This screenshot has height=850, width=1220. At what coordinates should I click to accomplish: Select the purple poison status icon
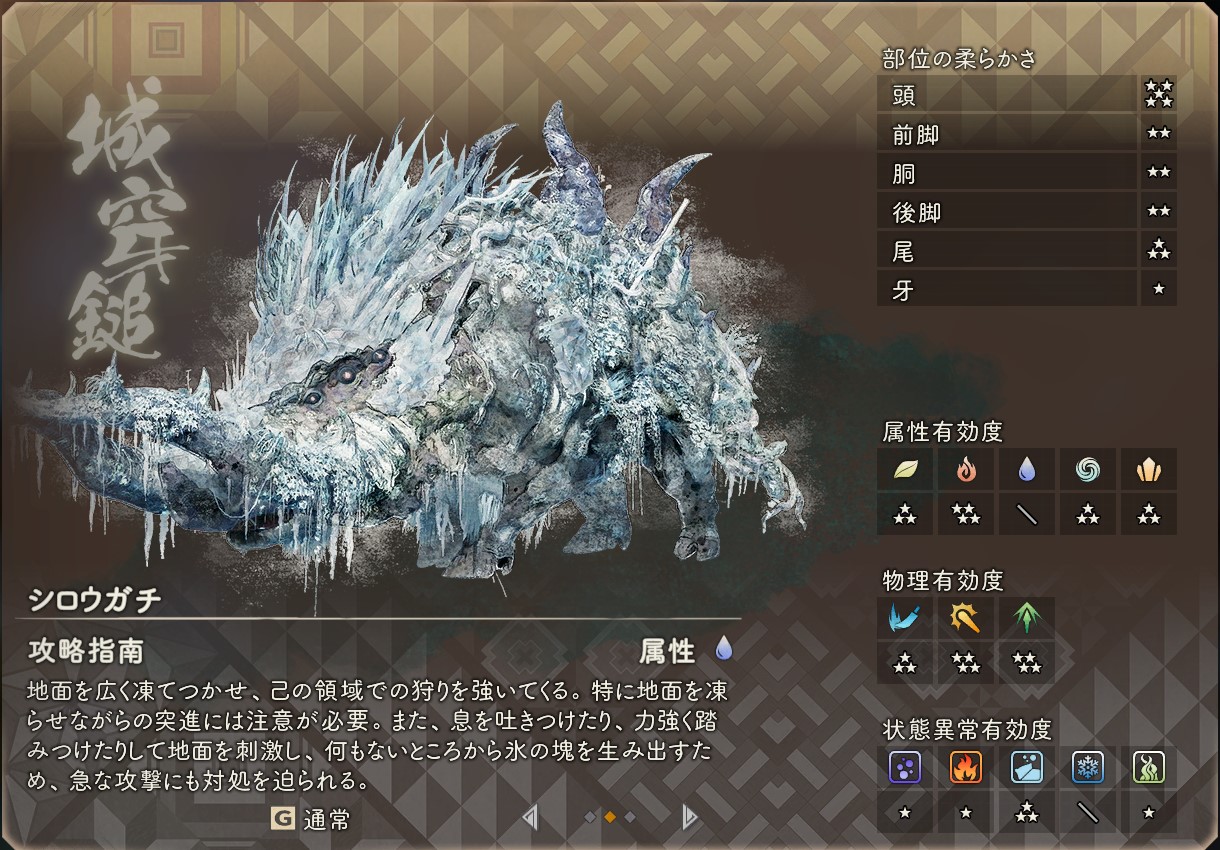pos(905,767)
